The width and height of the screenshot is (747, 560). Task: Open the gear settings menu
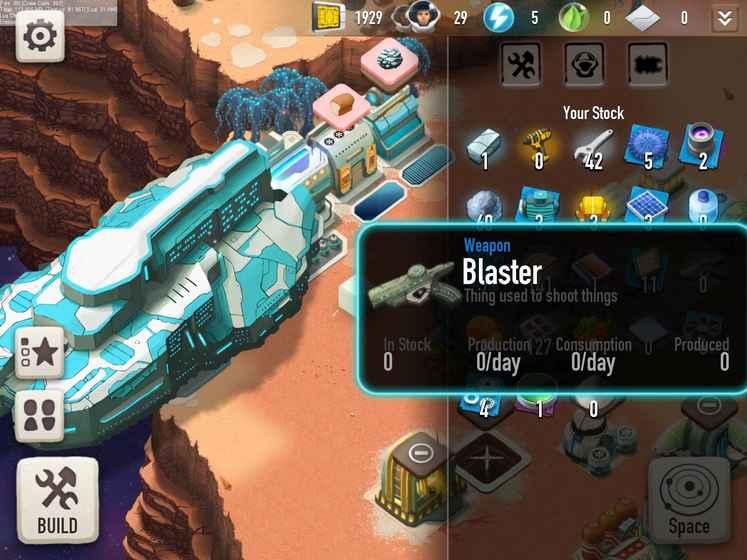coord(40,36)
